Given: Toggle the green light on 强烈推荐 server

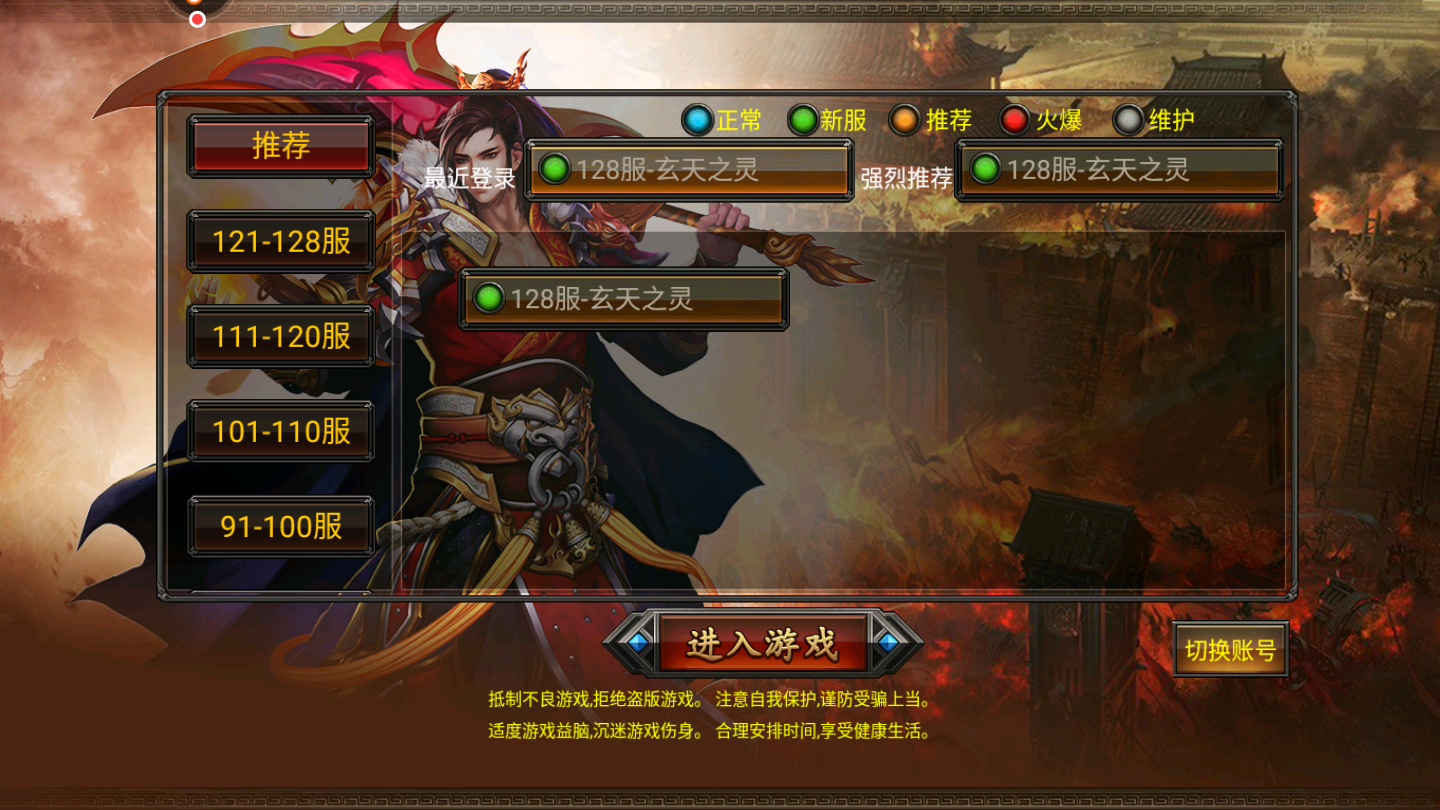Looking at the screenshot, I should pos(986,170).
